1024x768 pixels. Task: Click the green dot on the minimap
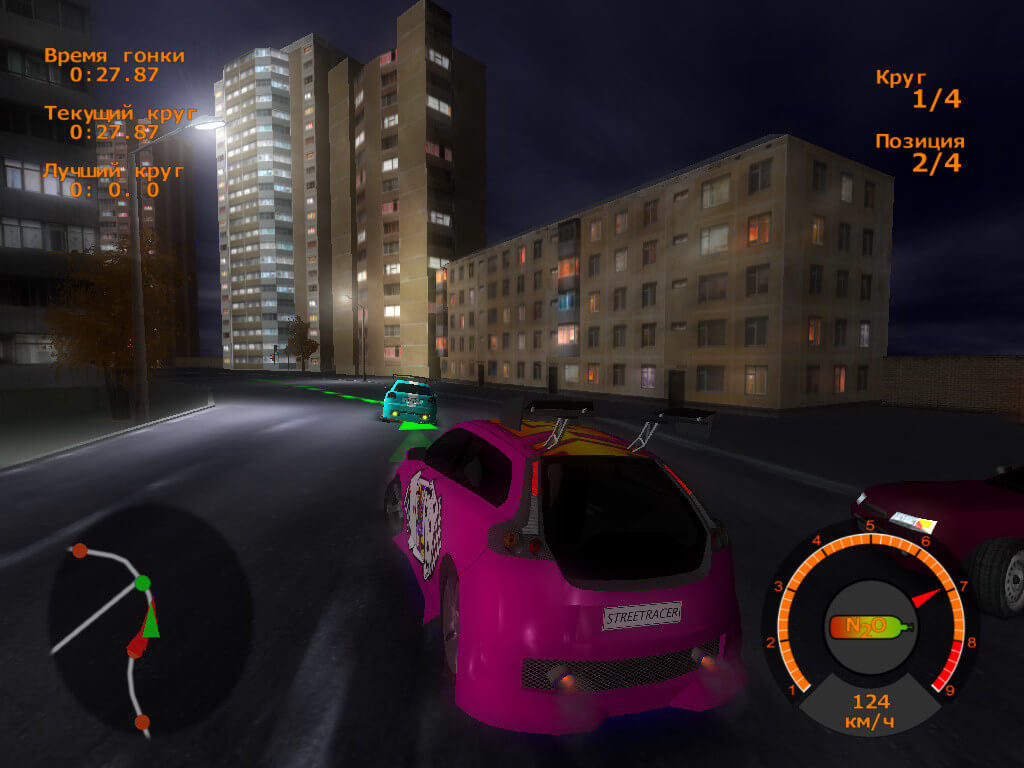point(143,582)
